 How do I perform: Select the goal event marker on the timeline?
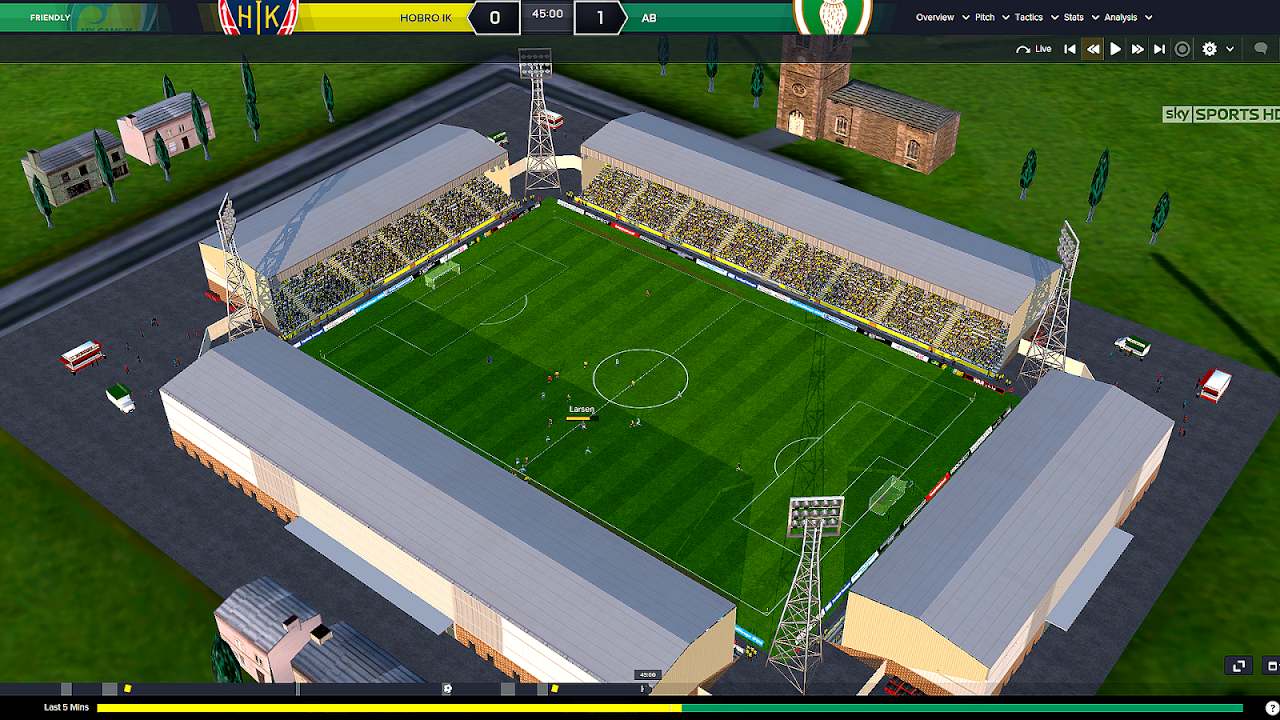(x=447, y=689)
